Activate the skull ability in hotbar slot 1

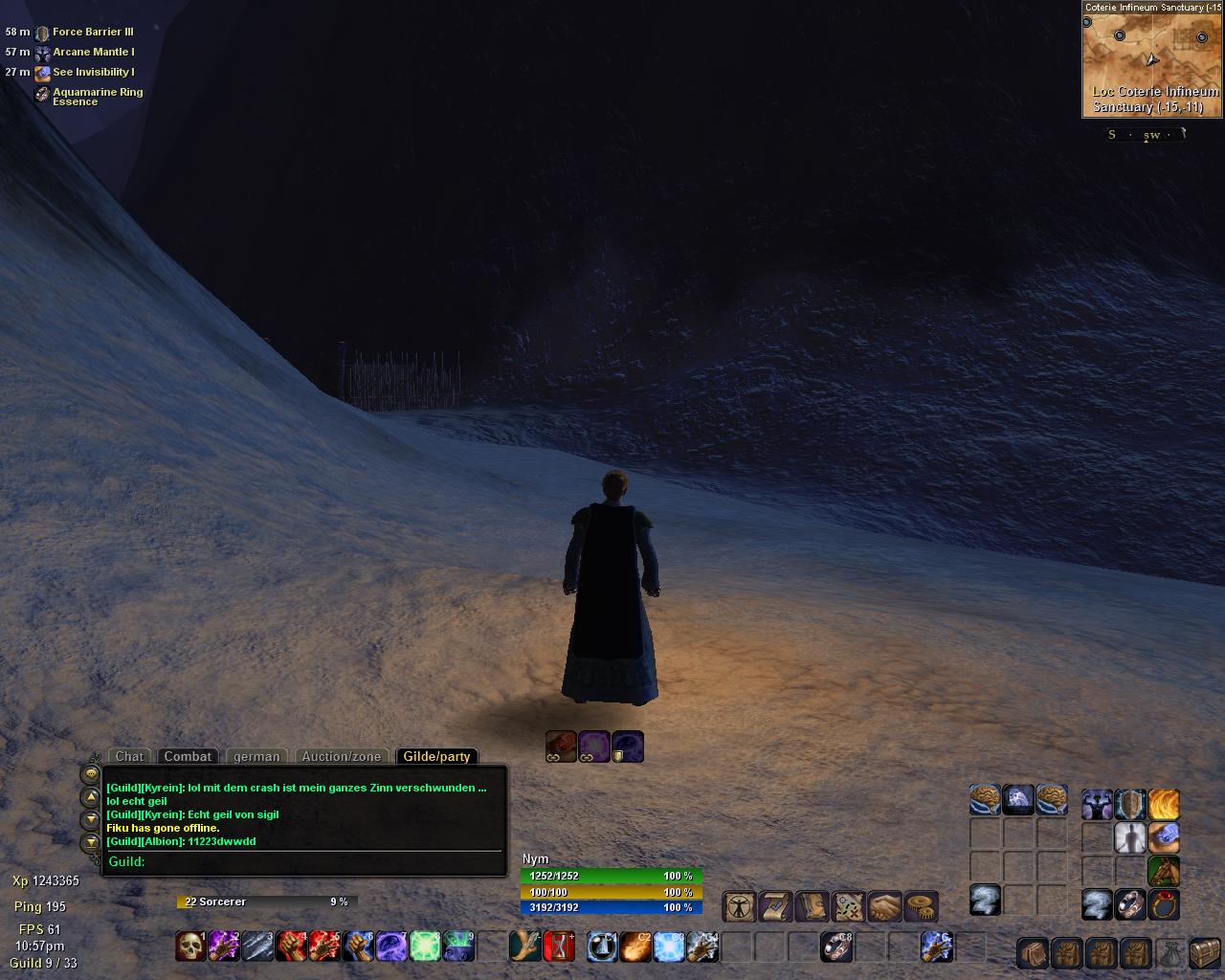point(191,947)
